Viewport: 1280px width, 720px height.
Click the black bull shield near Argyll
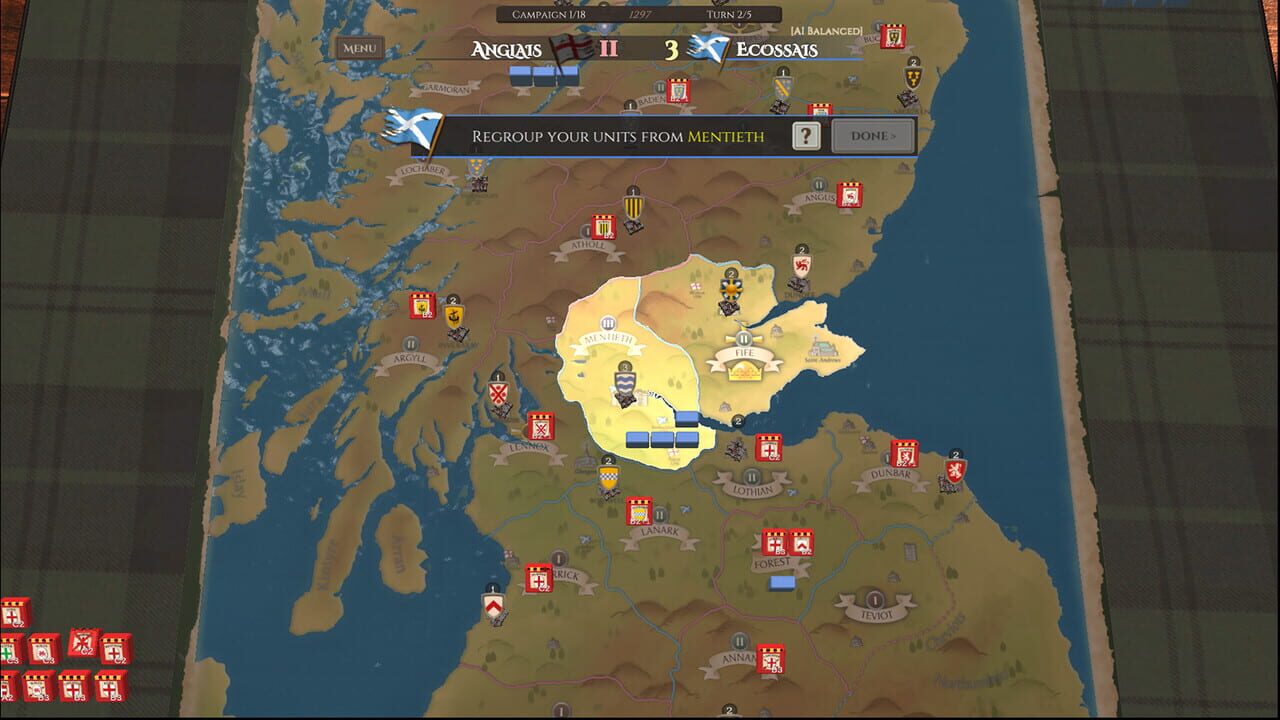pos(453,316)
